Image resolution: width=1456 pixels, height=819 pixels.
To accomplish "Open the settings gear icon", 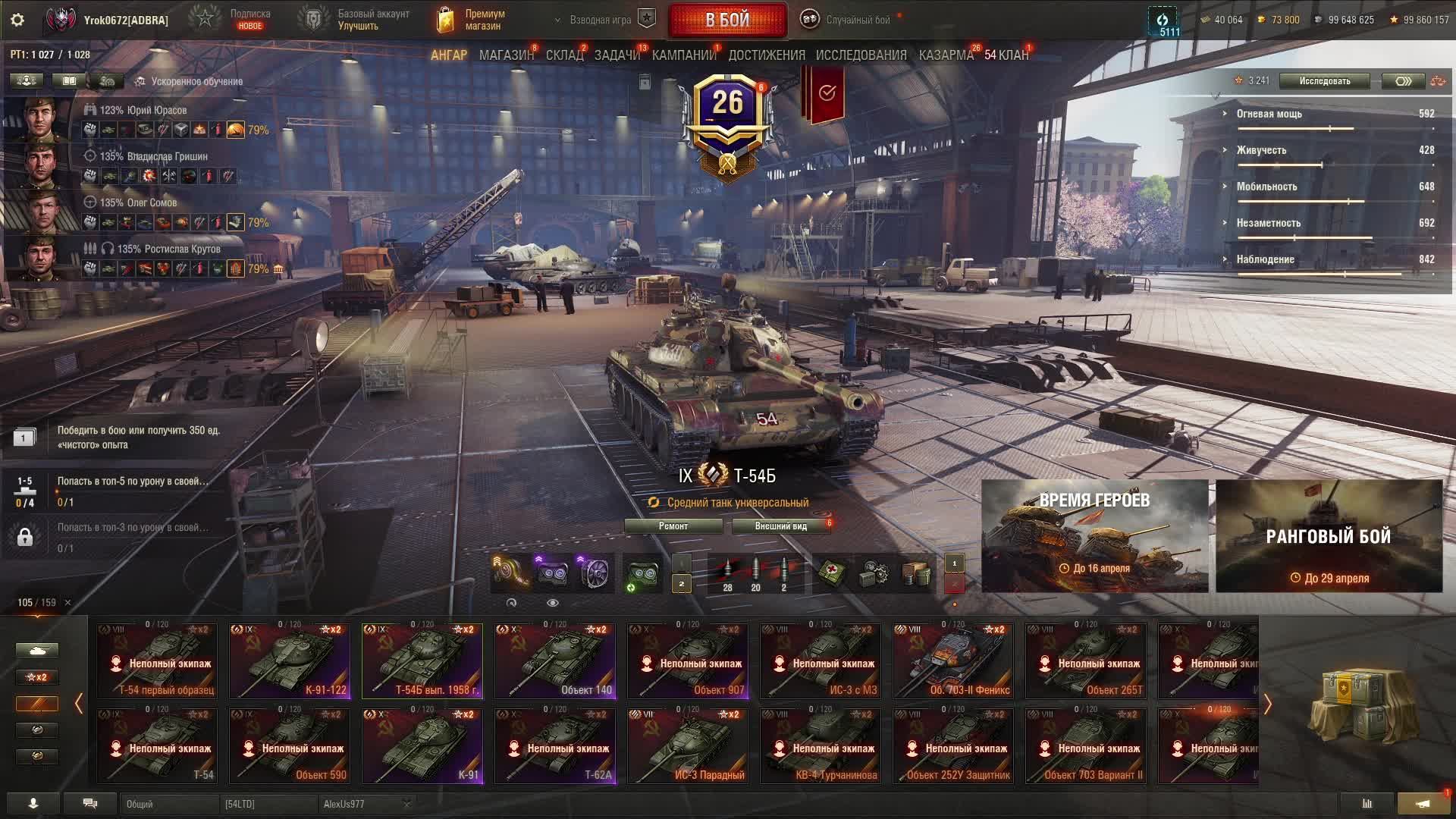I will (x=17, y=20).
